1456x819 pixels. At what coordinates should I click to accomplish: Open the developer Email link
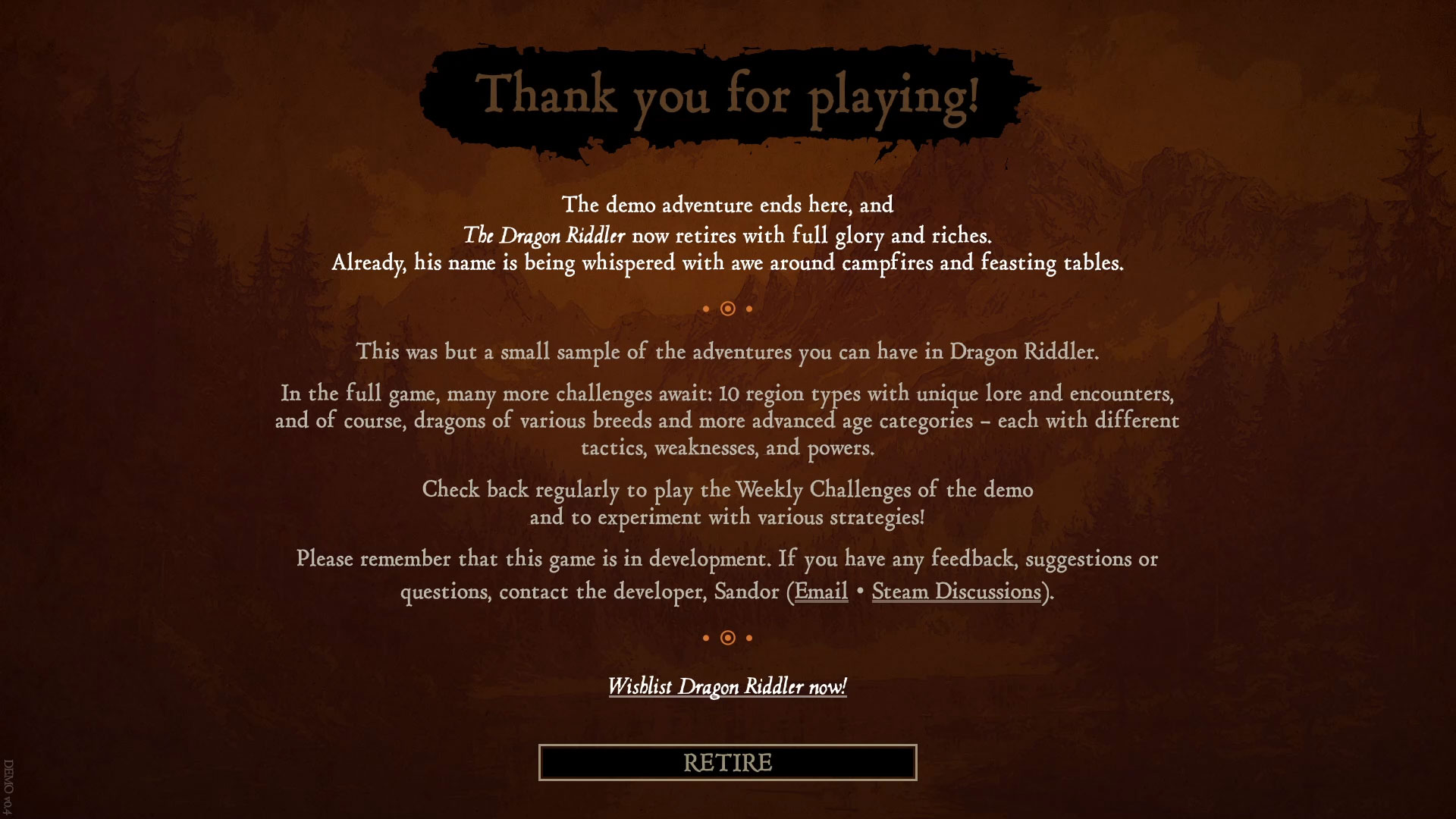821,591
